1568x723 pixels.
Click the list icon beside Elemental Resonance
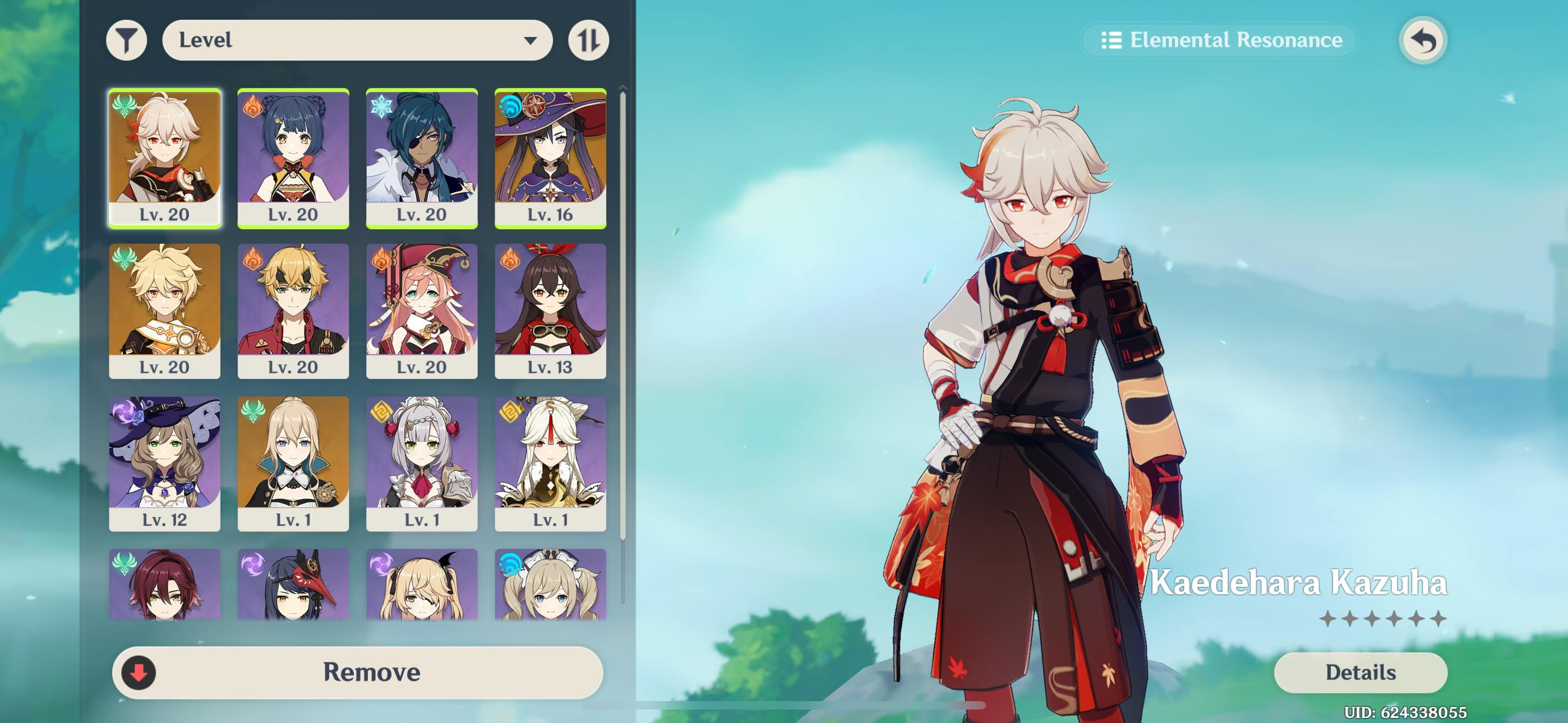(1113, 40)
